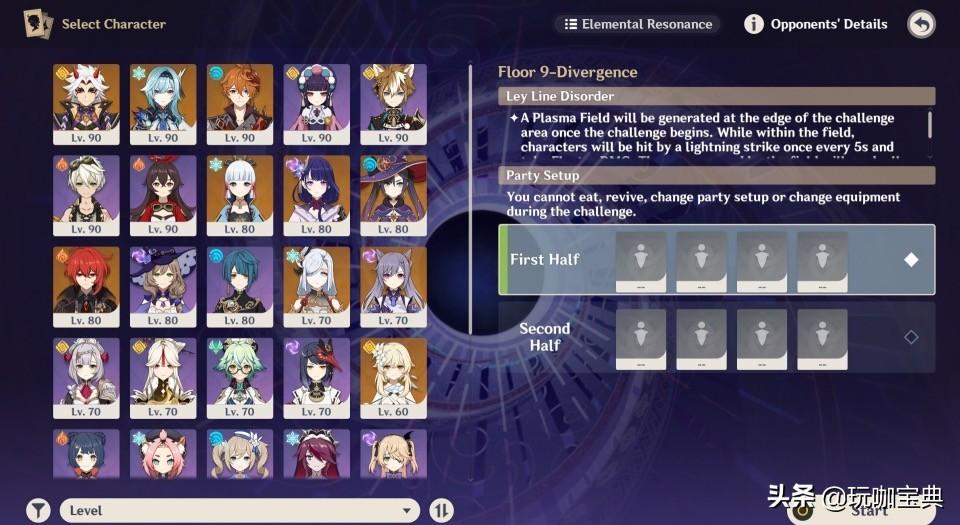Pick the blonde Traveler at Lv. 60

click(x=394, y=378)
